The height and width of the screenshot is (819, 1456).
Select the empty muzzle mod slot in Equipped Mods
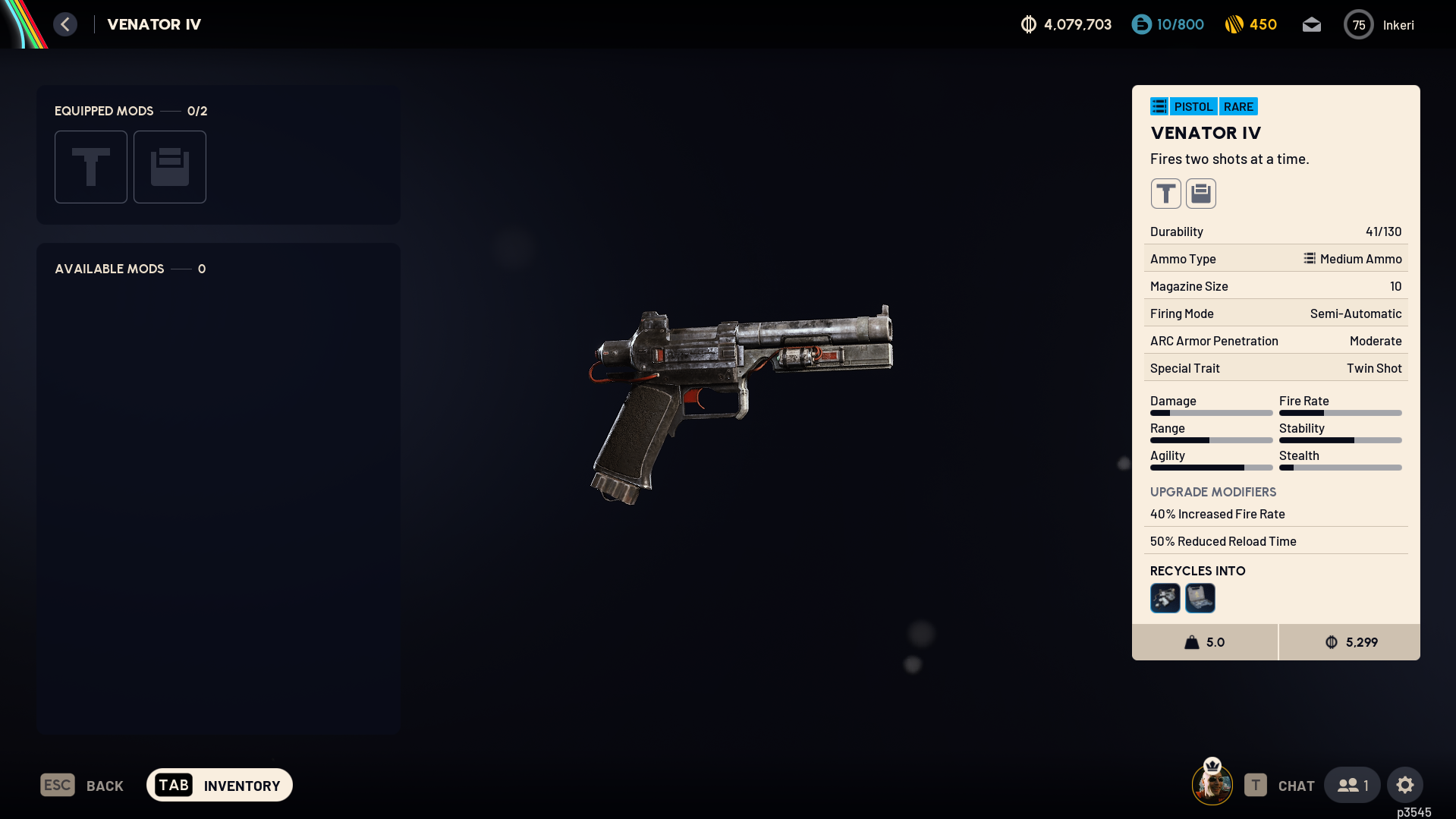click(91, 167)
